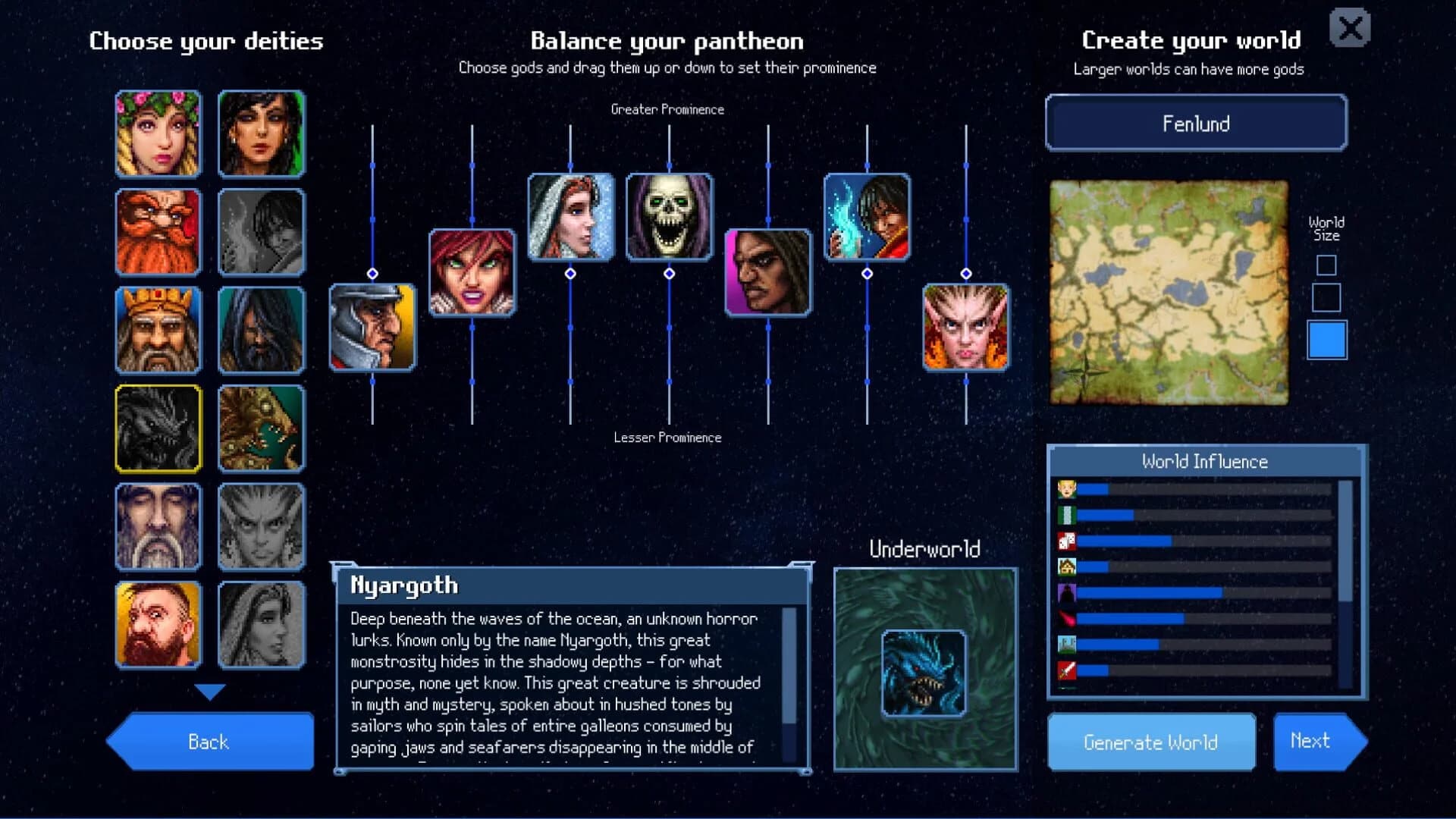Image resolution: width=1456 pixels, height=819 pixels.
Task: Select the skull deity in the pantheon
Action: coord(669,217)
